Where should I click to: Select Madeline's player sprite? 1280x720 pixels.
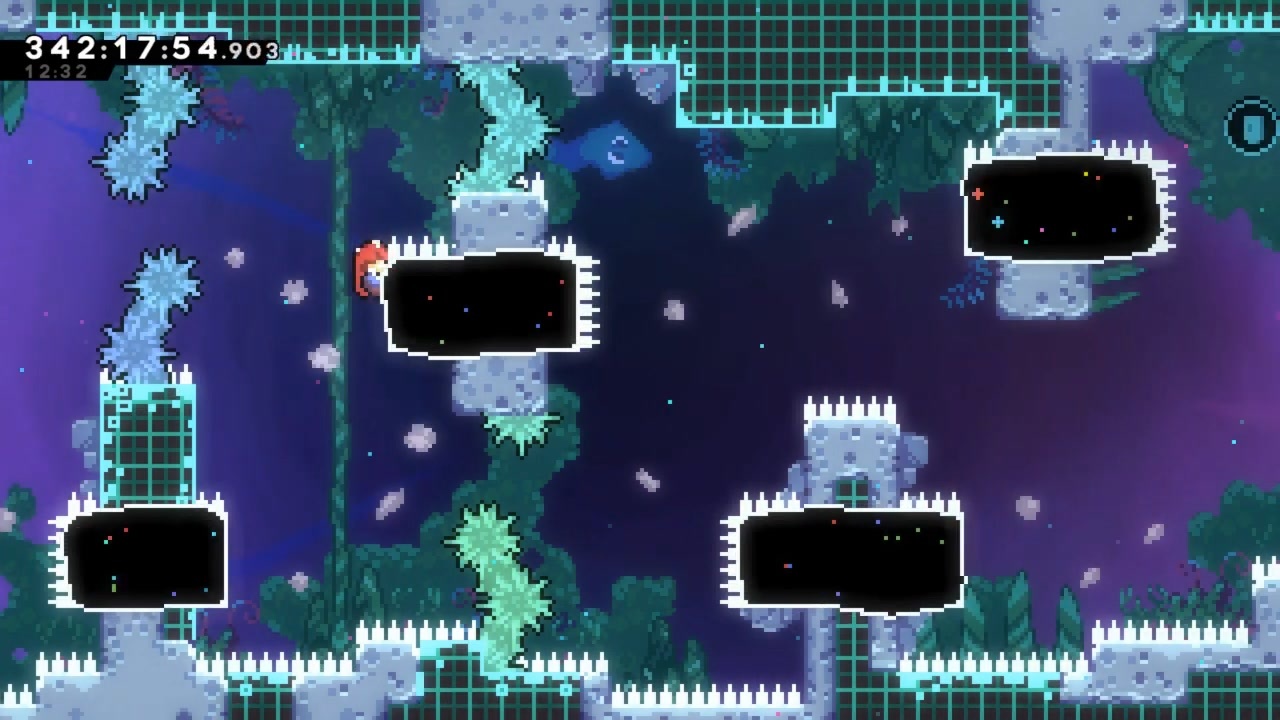[x=369, y=270]
